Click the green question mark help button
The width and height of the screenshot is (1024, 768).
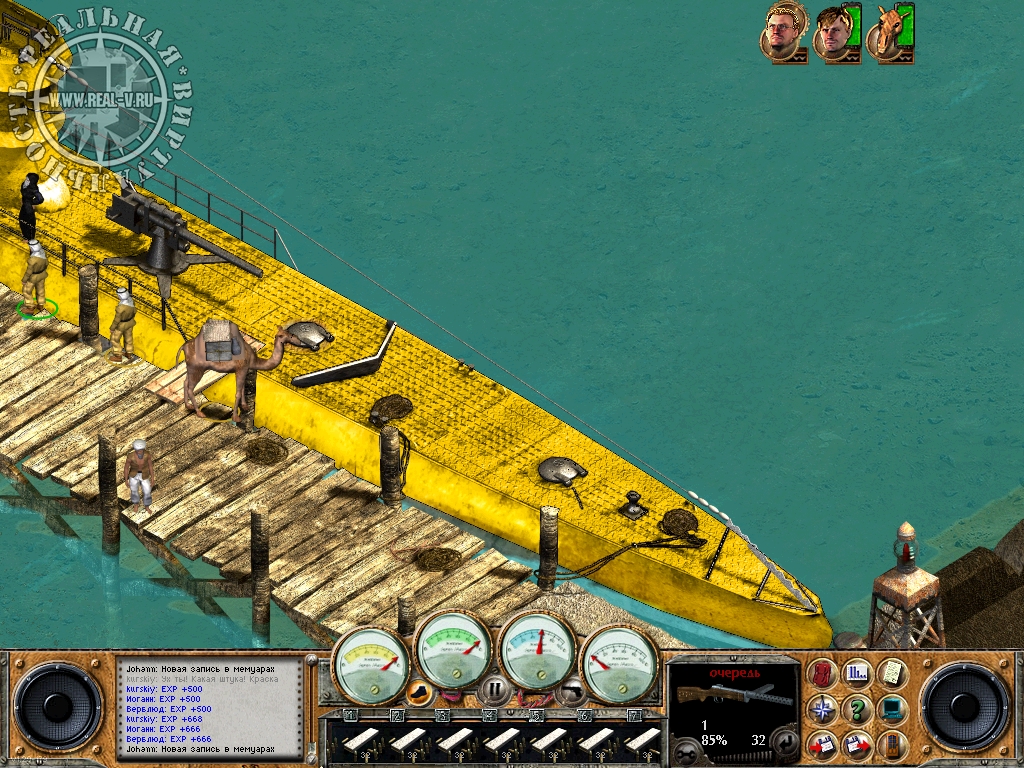click(858, 710)
